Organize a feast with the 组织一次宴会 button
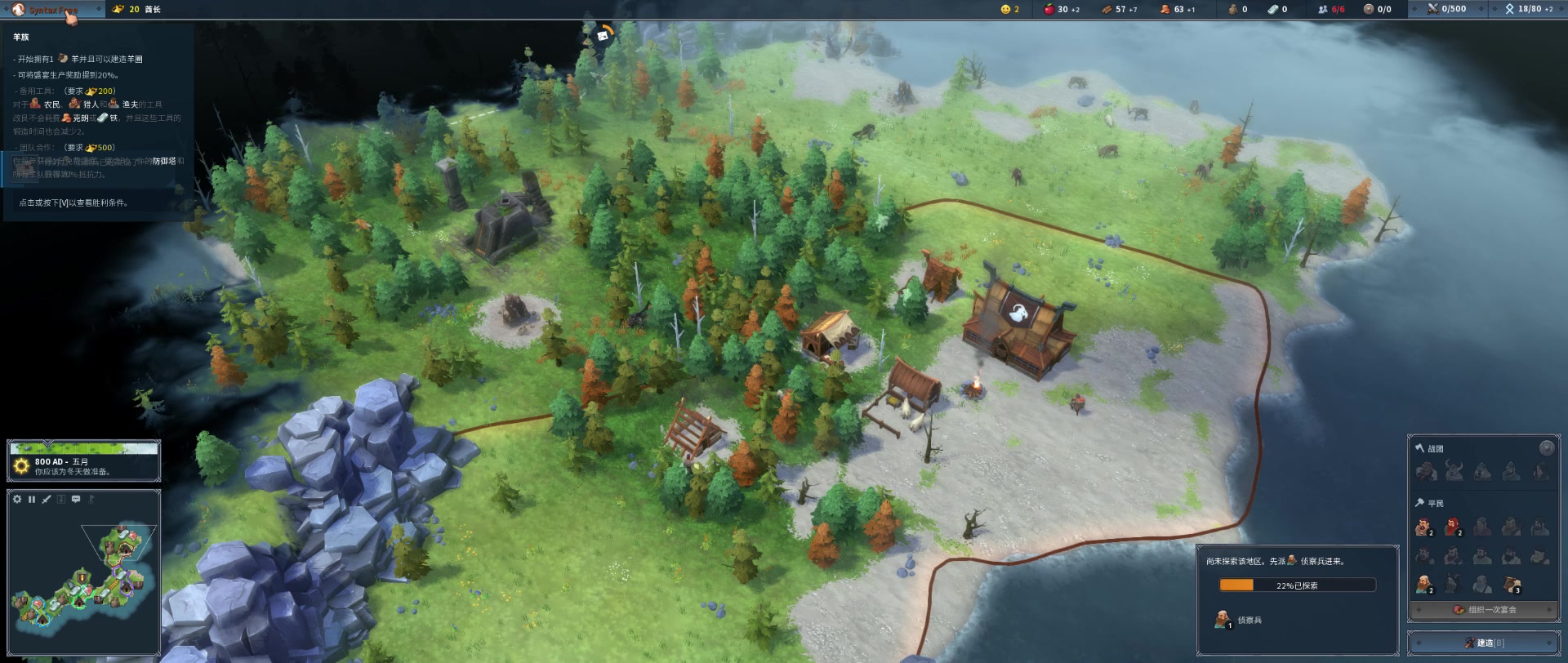 (x=1484, y=610)
